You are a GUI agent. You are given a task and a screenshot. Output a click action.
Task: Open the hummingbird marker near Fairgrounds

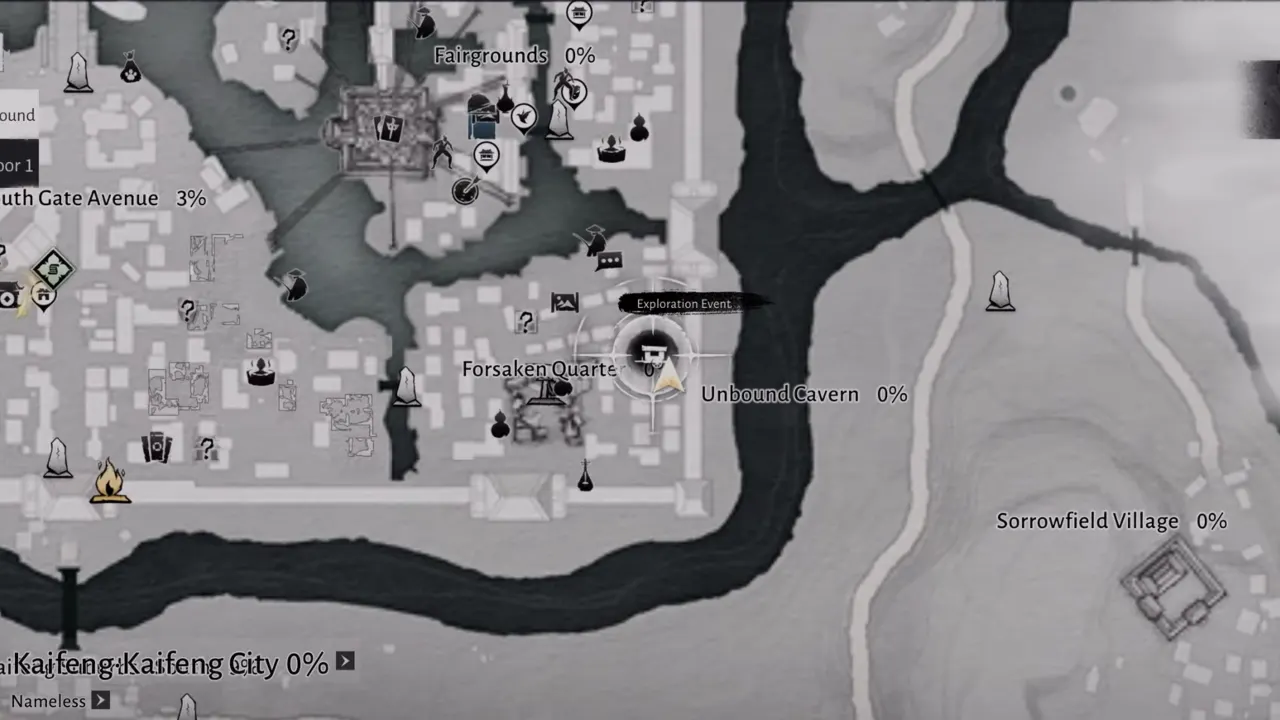click(523, 116)
